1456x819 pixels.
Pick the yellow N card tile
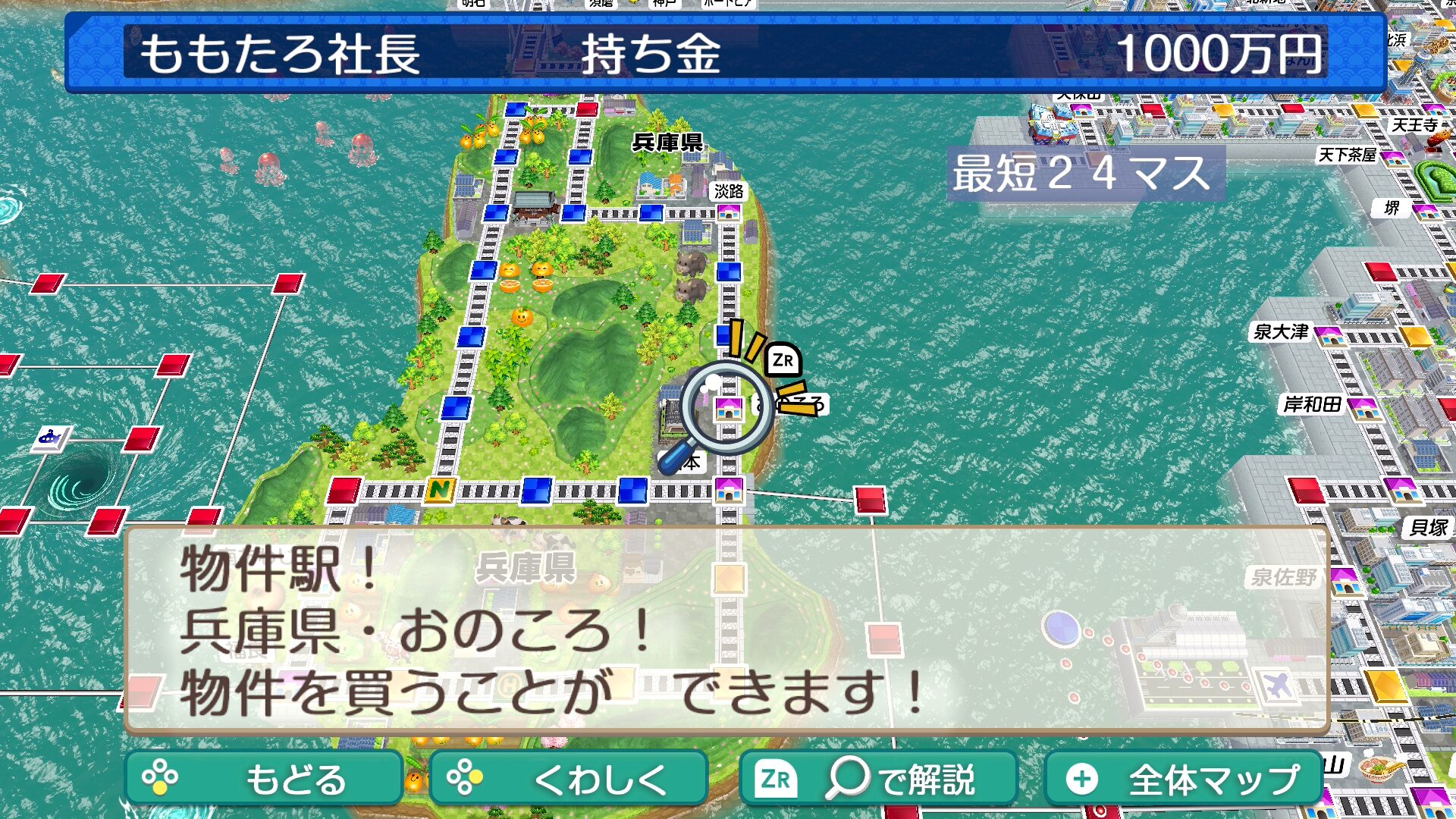click(x=439, y=491)
